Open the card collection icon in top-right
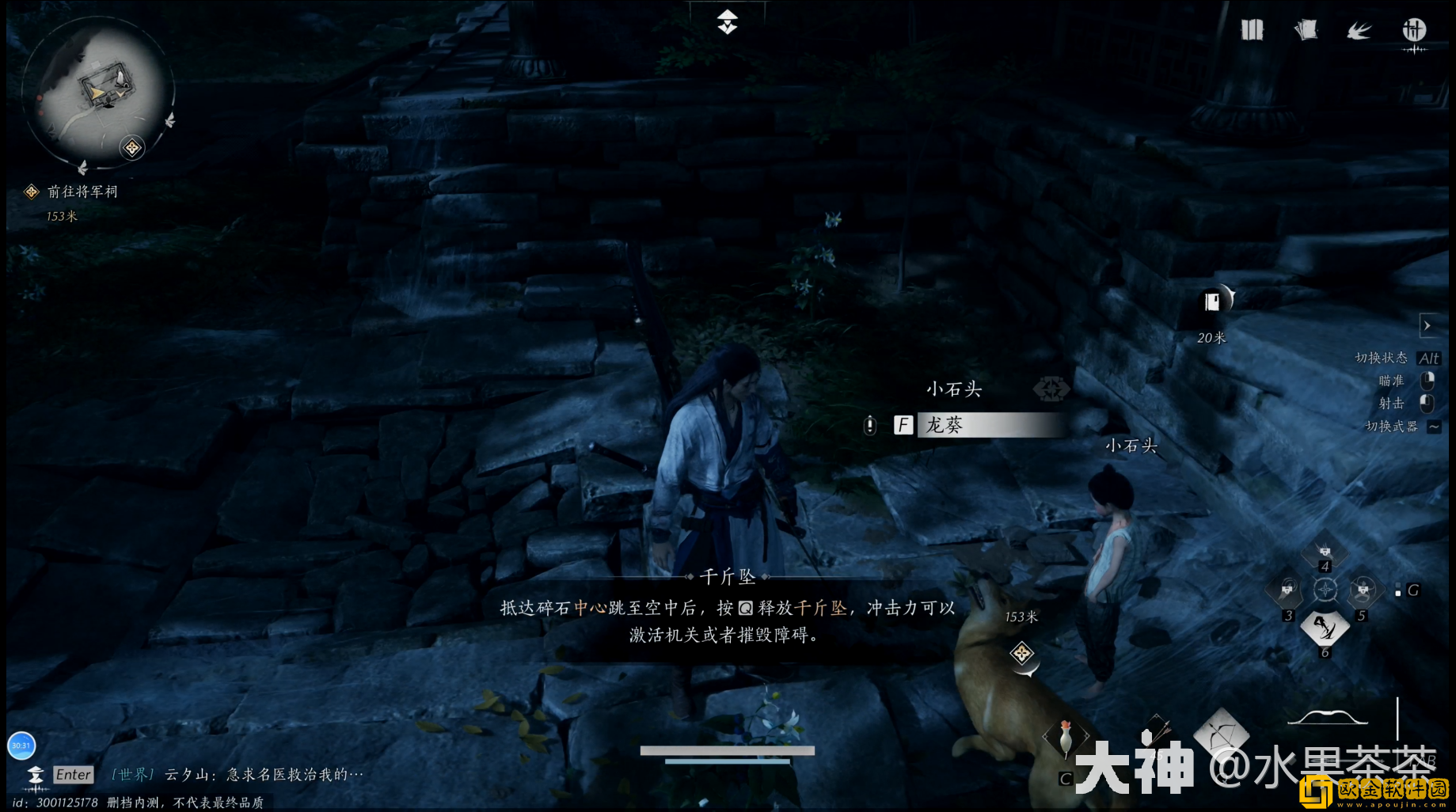The width and height of the screenshot is (1456, 812). click(x=1306, y=28)
